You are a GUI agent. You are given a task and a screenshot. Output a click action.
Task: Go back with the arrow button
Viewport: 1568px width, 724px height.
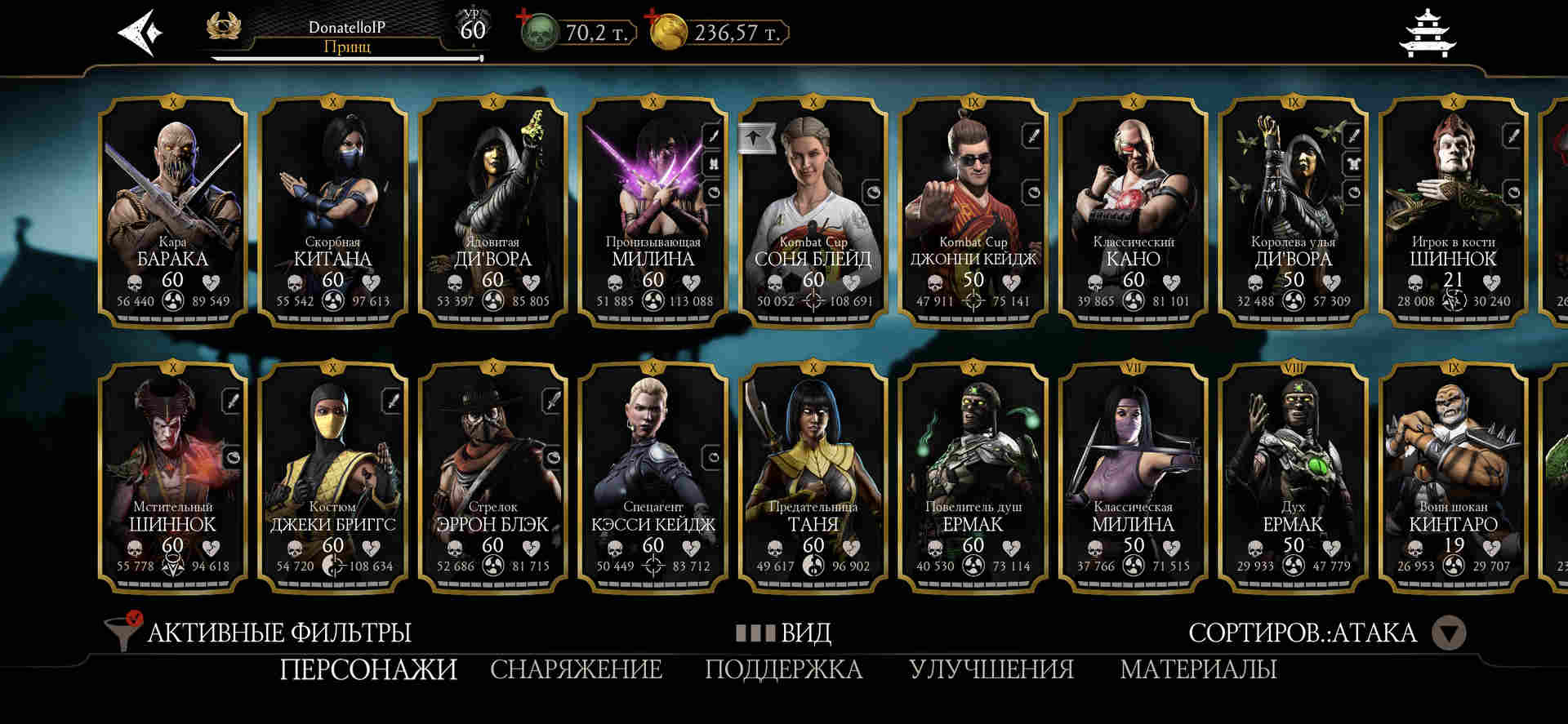click(x=140, y=33)
